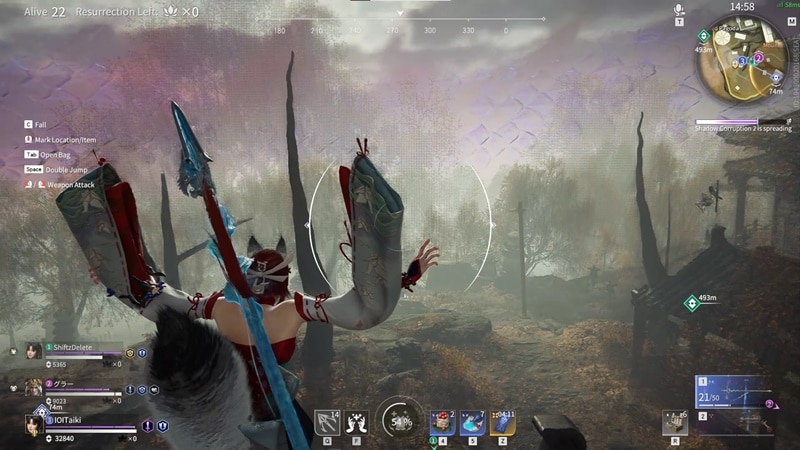Click the green 493m waypoint marker on minimap edge
The height and width of the screenshot is (450, 800).
703,35
